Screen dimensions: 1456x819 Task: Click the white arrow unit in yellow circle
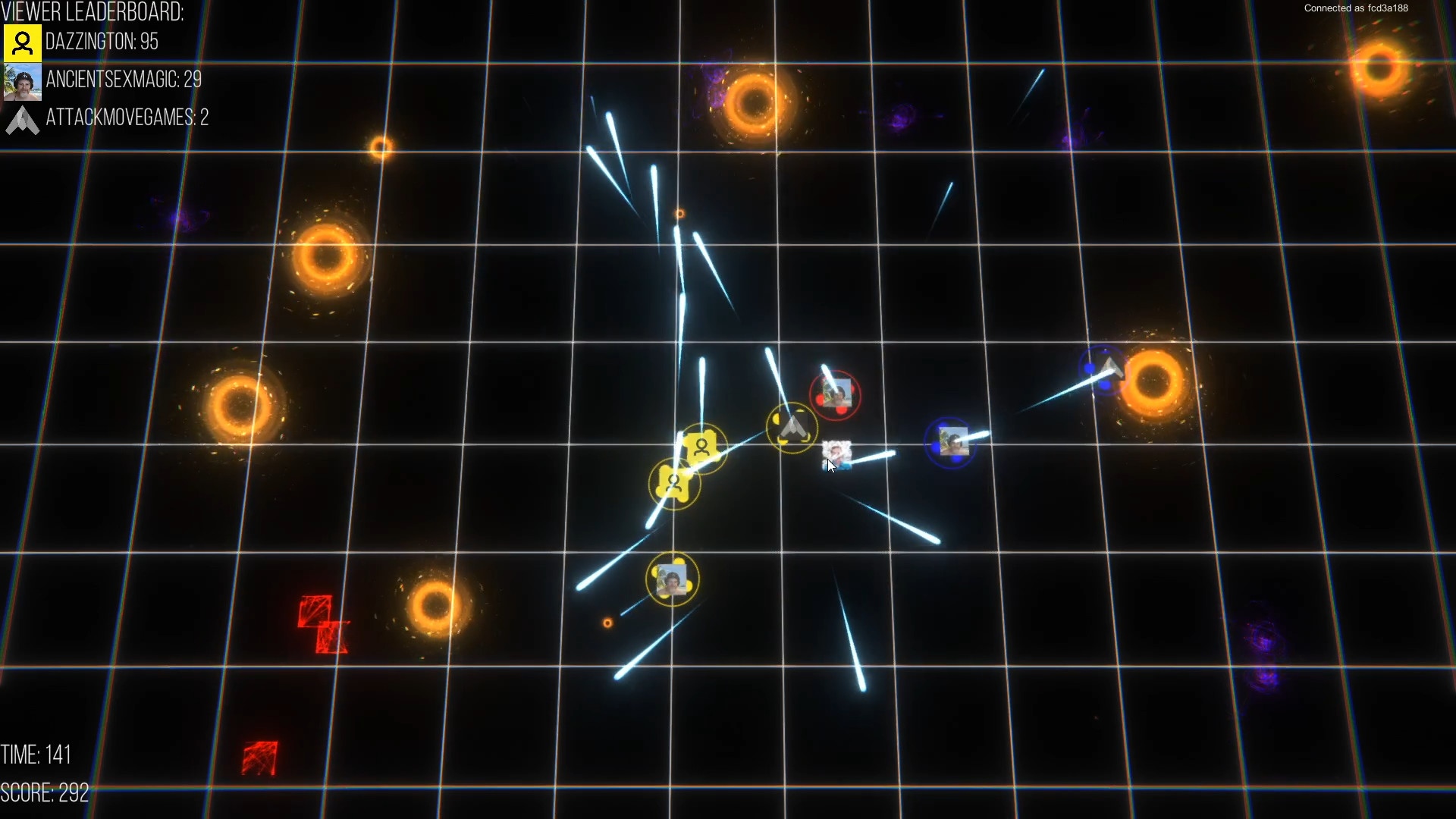pyautogui.click(x=792, y=427)
